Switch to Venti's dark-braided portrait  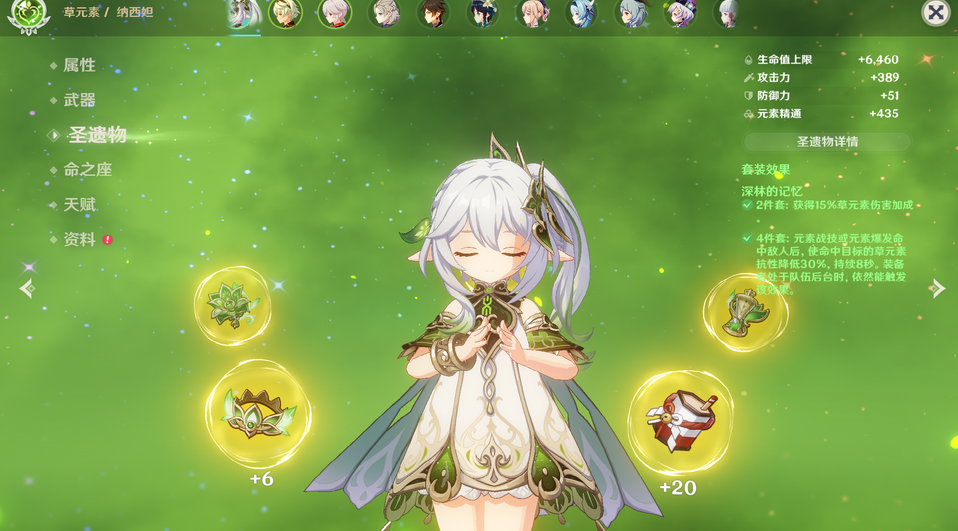click(x=482, y=14)
